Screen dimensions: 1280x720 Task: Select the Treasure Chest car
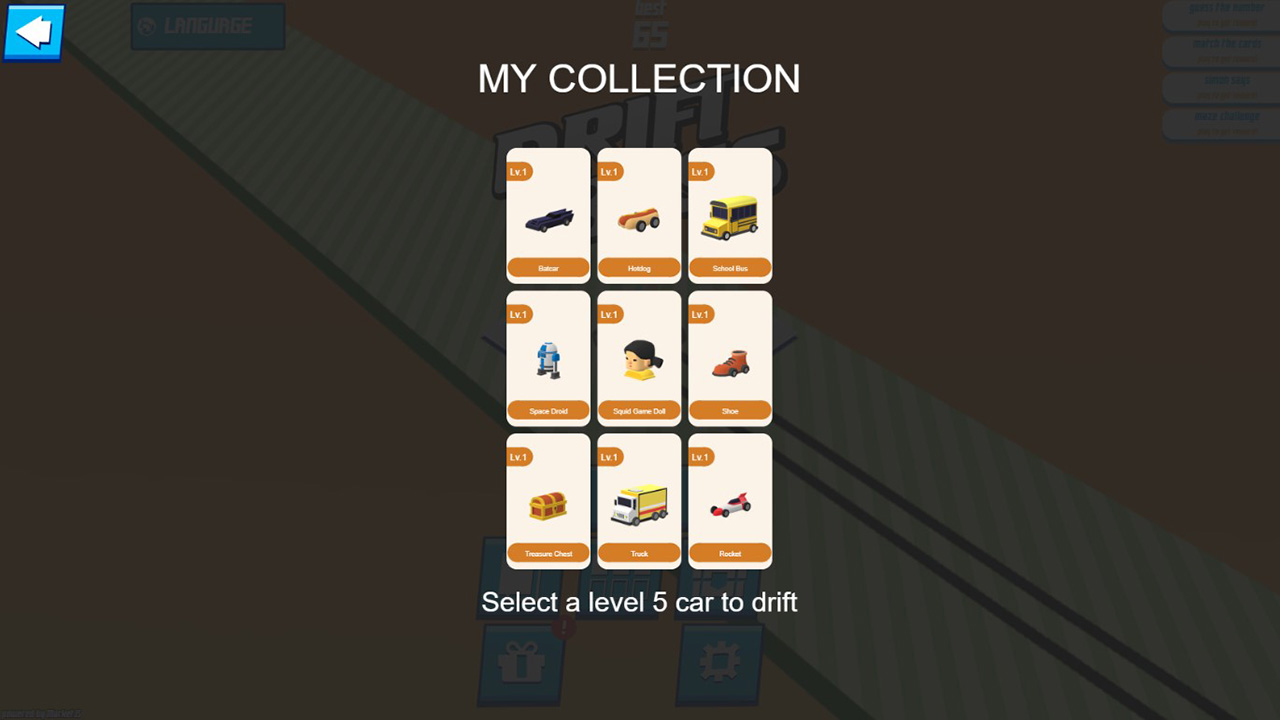click(x=548, y=500)
